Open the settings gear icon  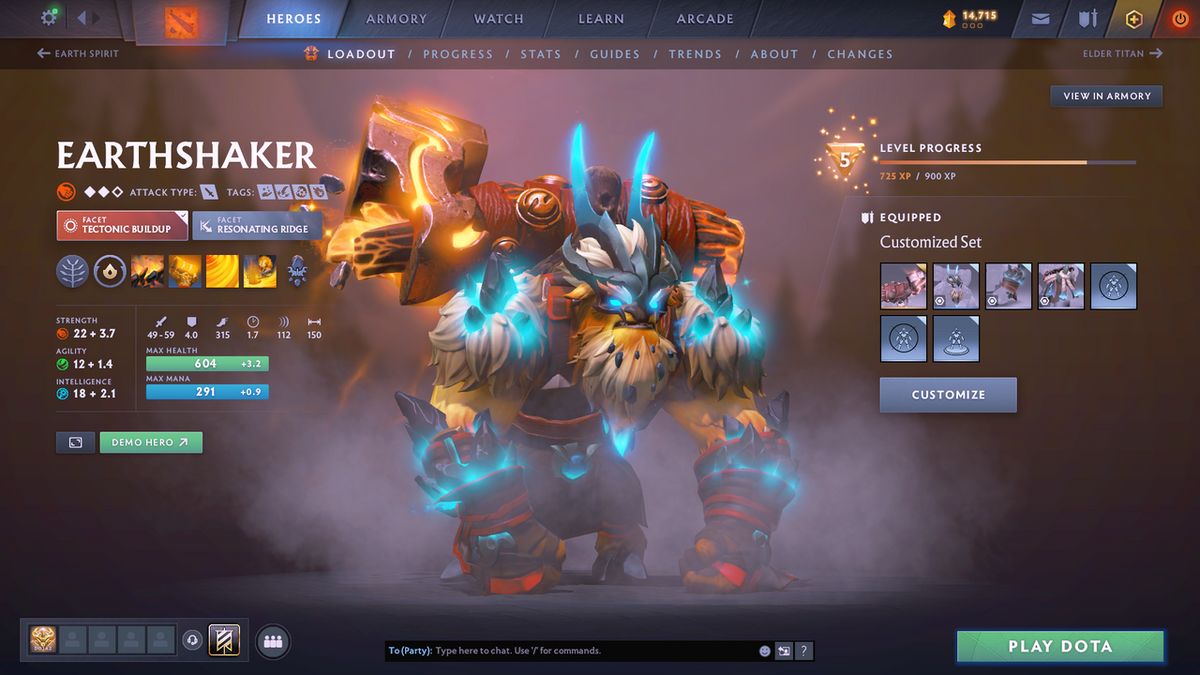coord(48,18)
